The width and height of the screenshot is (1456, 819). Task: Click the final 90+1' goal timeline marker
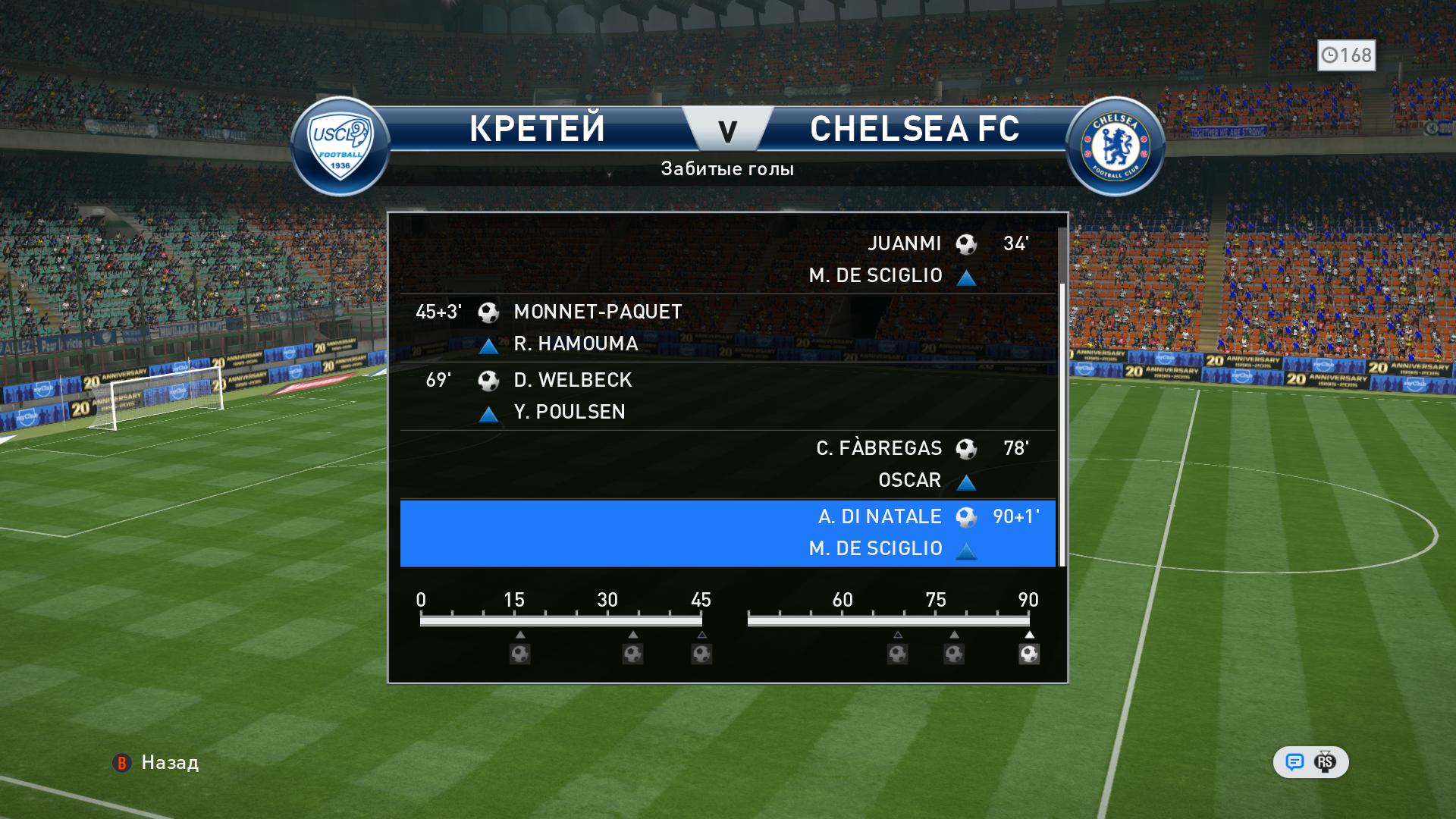(1029, 654)
